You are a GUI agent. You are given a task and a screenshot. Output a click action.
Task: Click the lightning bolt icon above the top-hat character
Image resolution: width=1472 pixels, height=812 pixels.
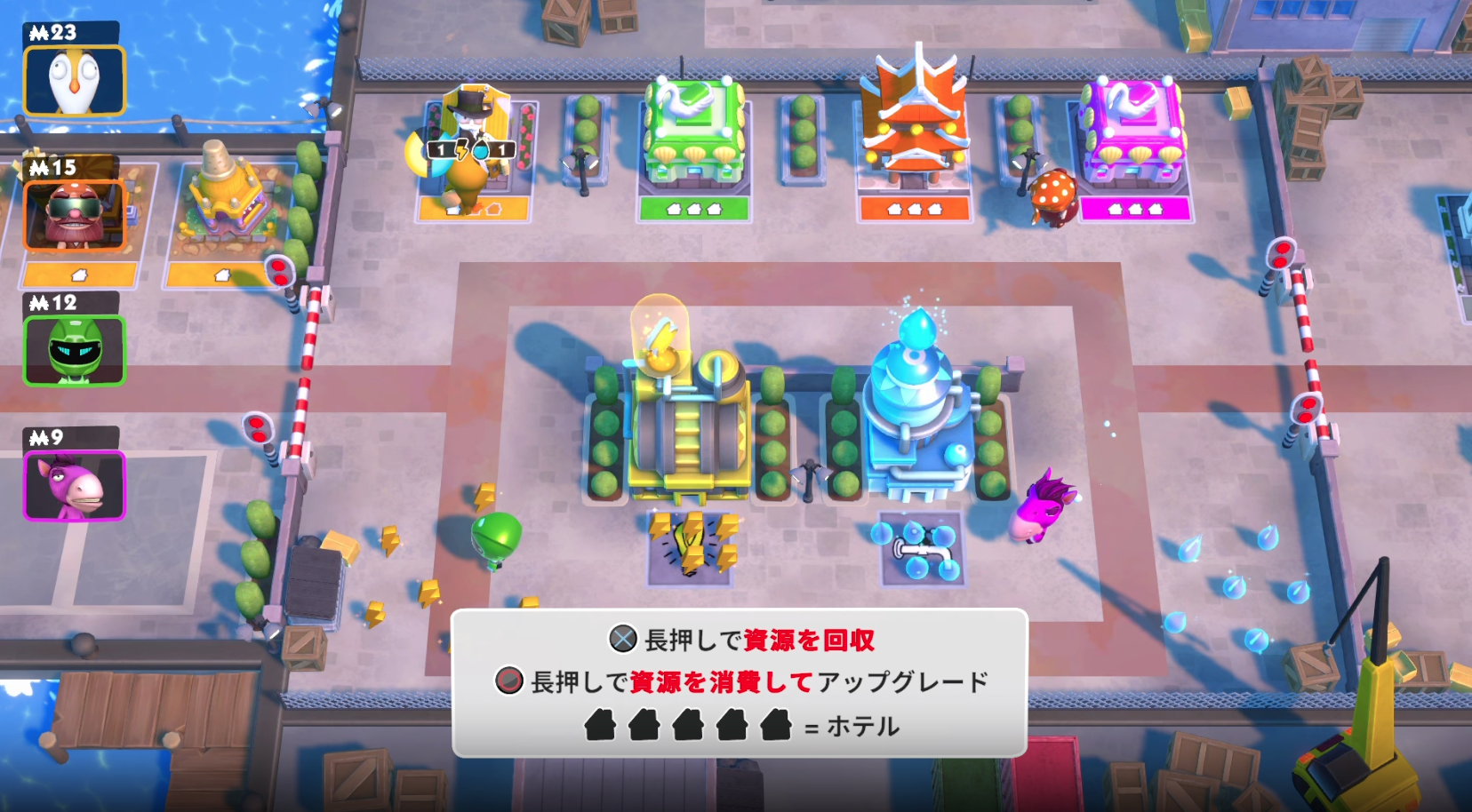click(x=461, y=149)
